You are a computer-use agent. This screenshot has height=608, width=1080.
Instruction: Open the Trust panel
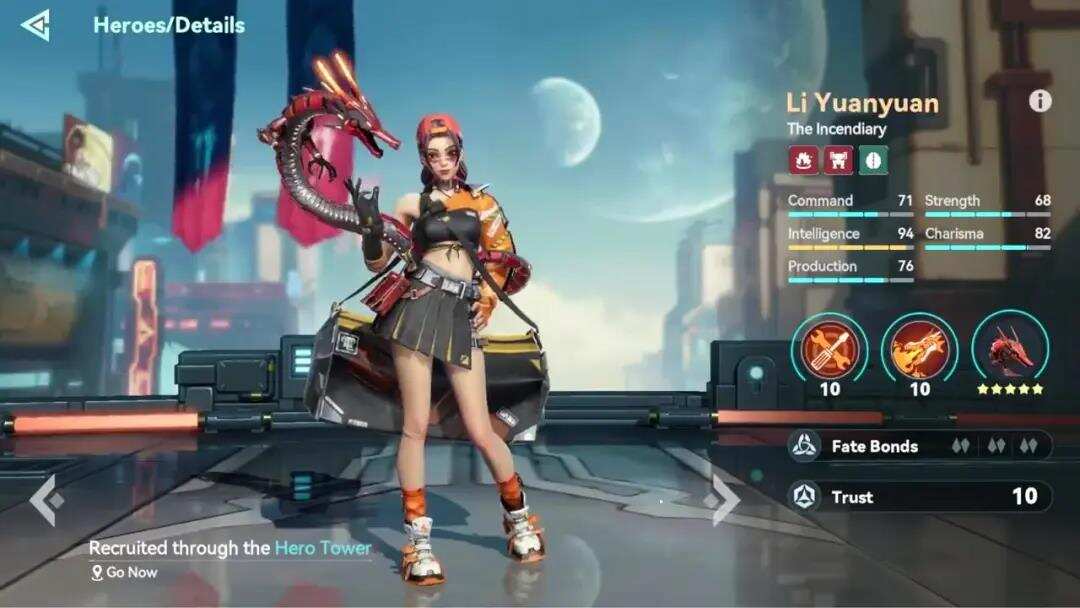[919, 496]
